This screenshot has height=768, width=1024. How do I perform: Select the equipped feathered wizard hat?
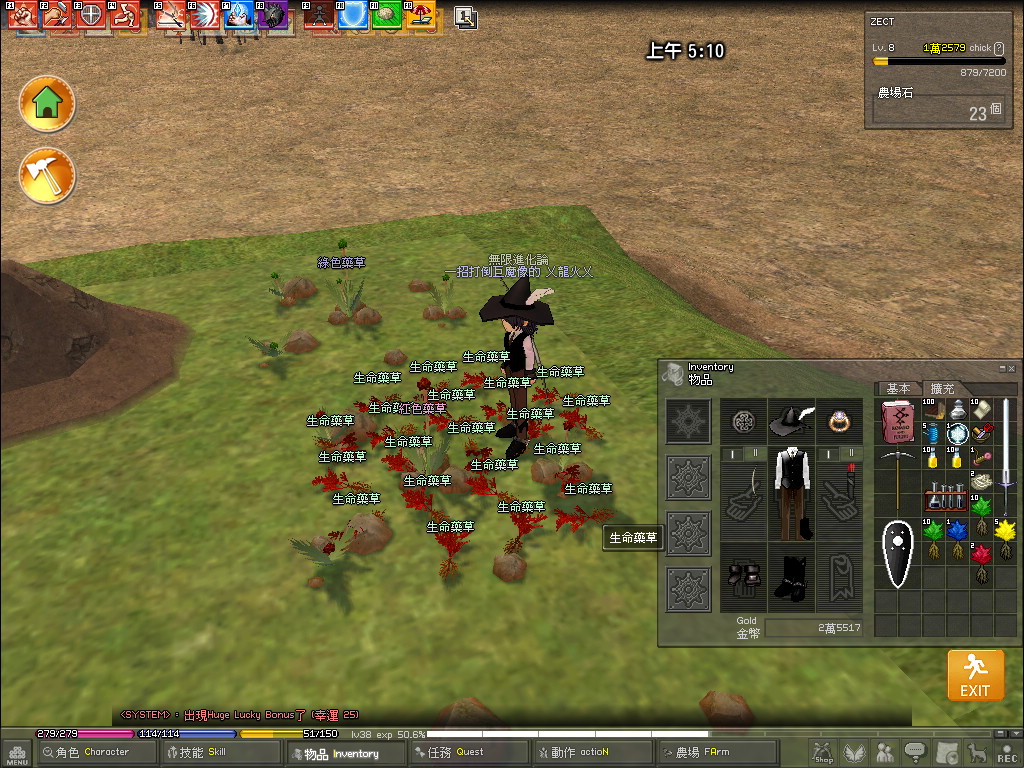tap(791, 421)
